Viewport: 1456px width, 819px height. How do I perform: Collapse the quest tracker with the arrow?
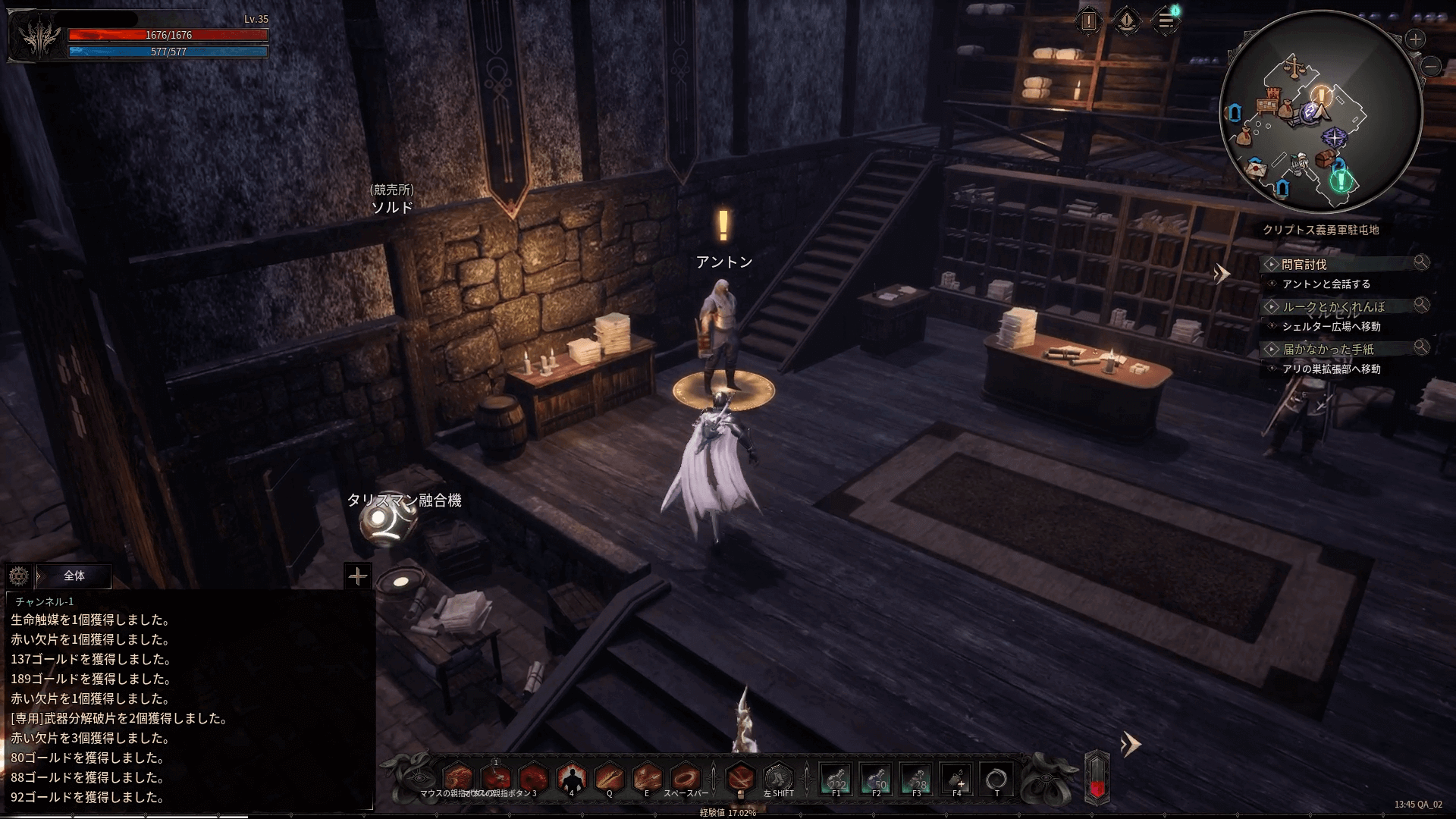pos(1221,274)
